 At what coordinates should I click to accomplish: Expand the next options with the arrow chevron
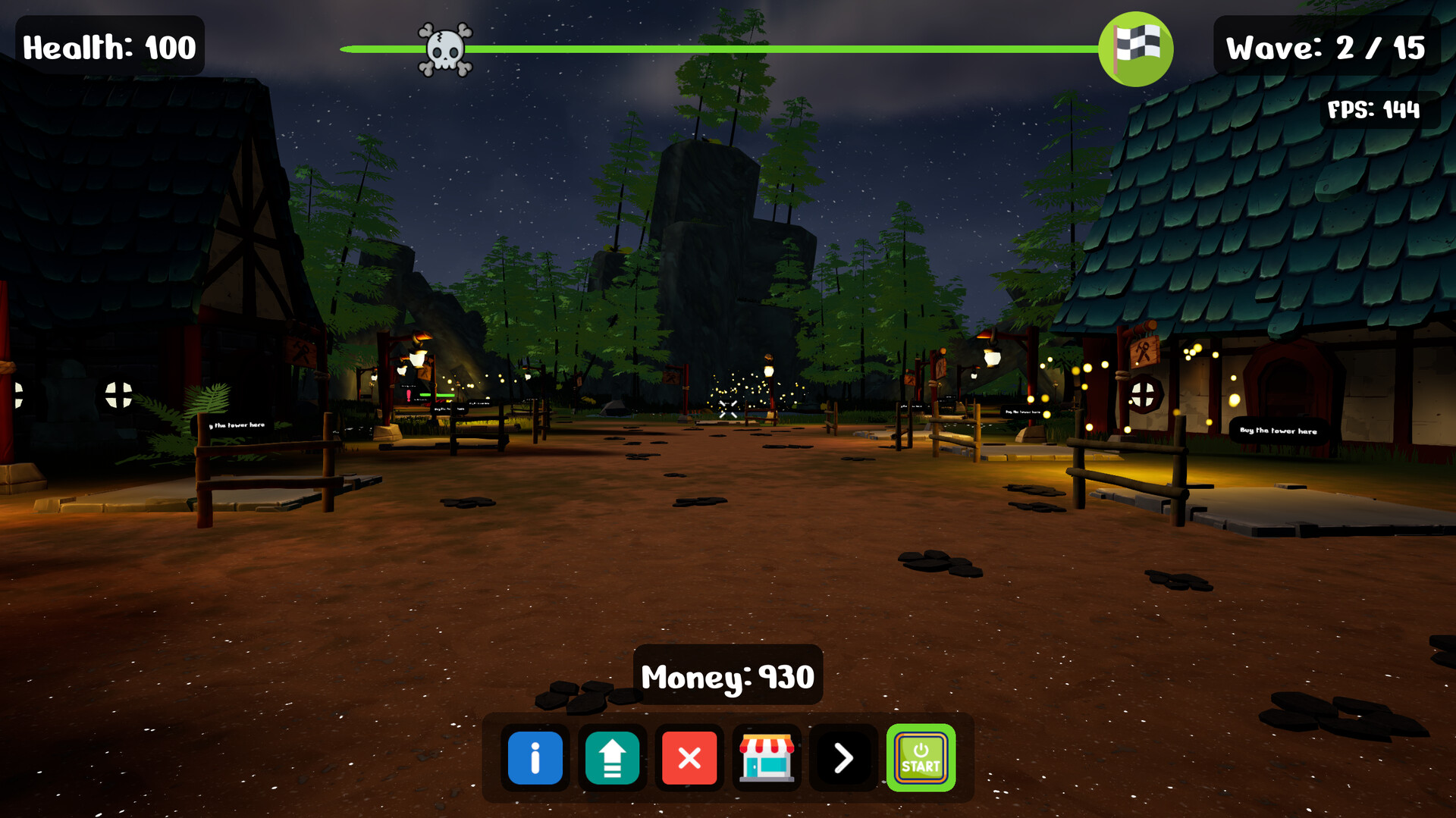pos(843,758)
